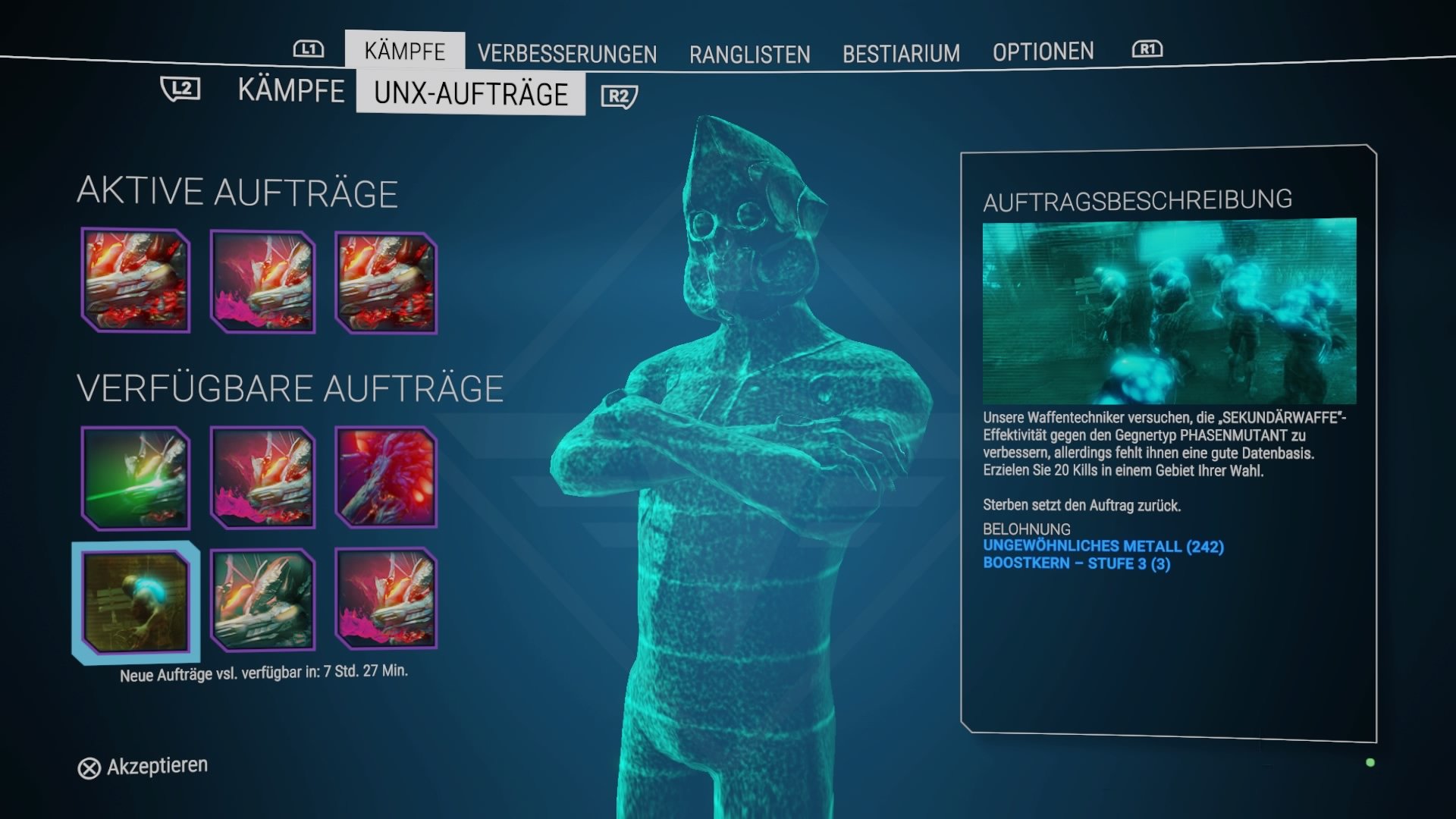Select the grey-teal weapon mission tile

tap(262, 601)
